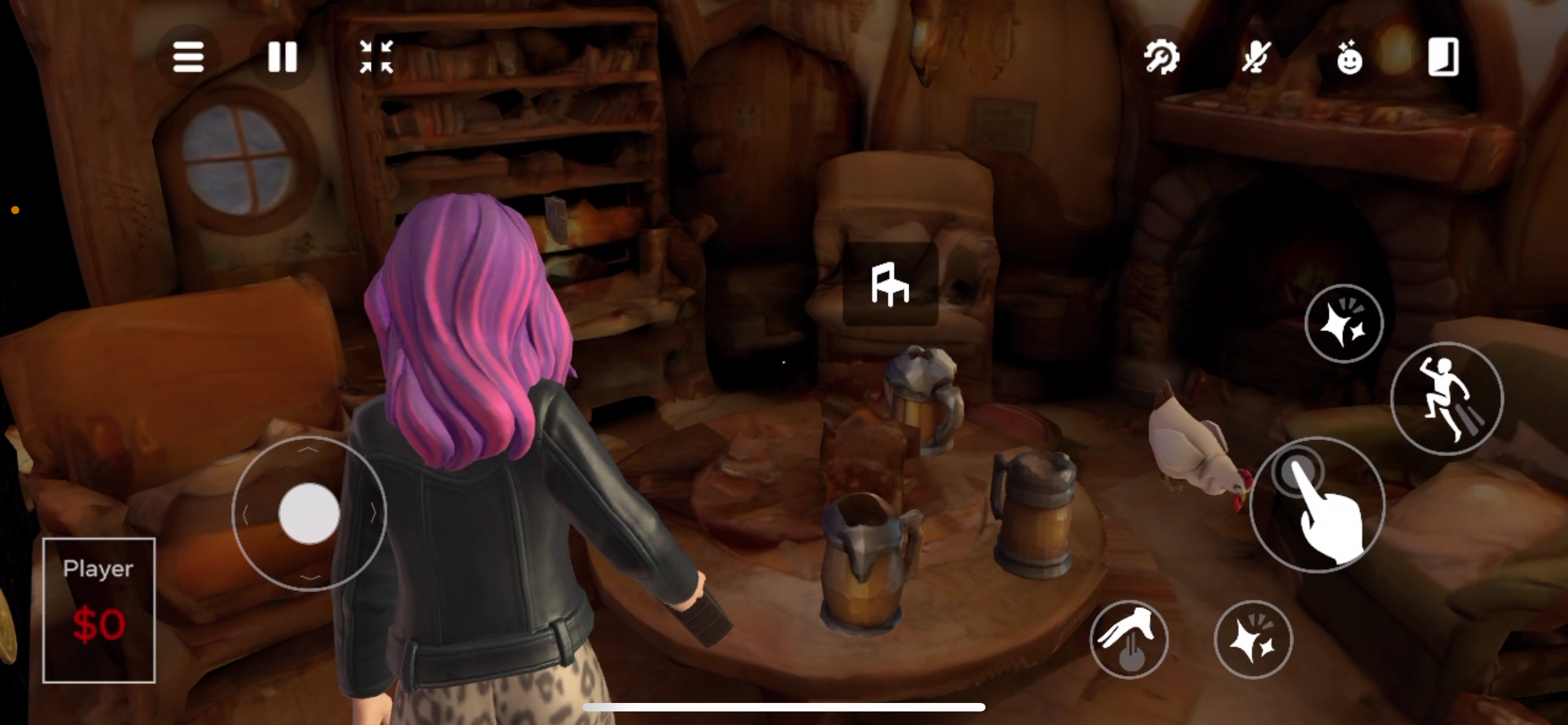1568x725 pixels.
Task: Activate the jump running-figure button
Action: 1446,399
